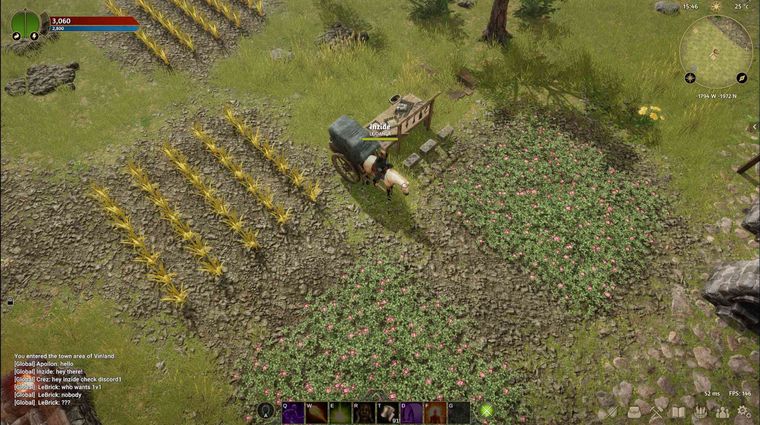Image resolution: width=760 pixels, height=425 pixels.
Task: Use the W hotbar skill
Action: (317, 412)
